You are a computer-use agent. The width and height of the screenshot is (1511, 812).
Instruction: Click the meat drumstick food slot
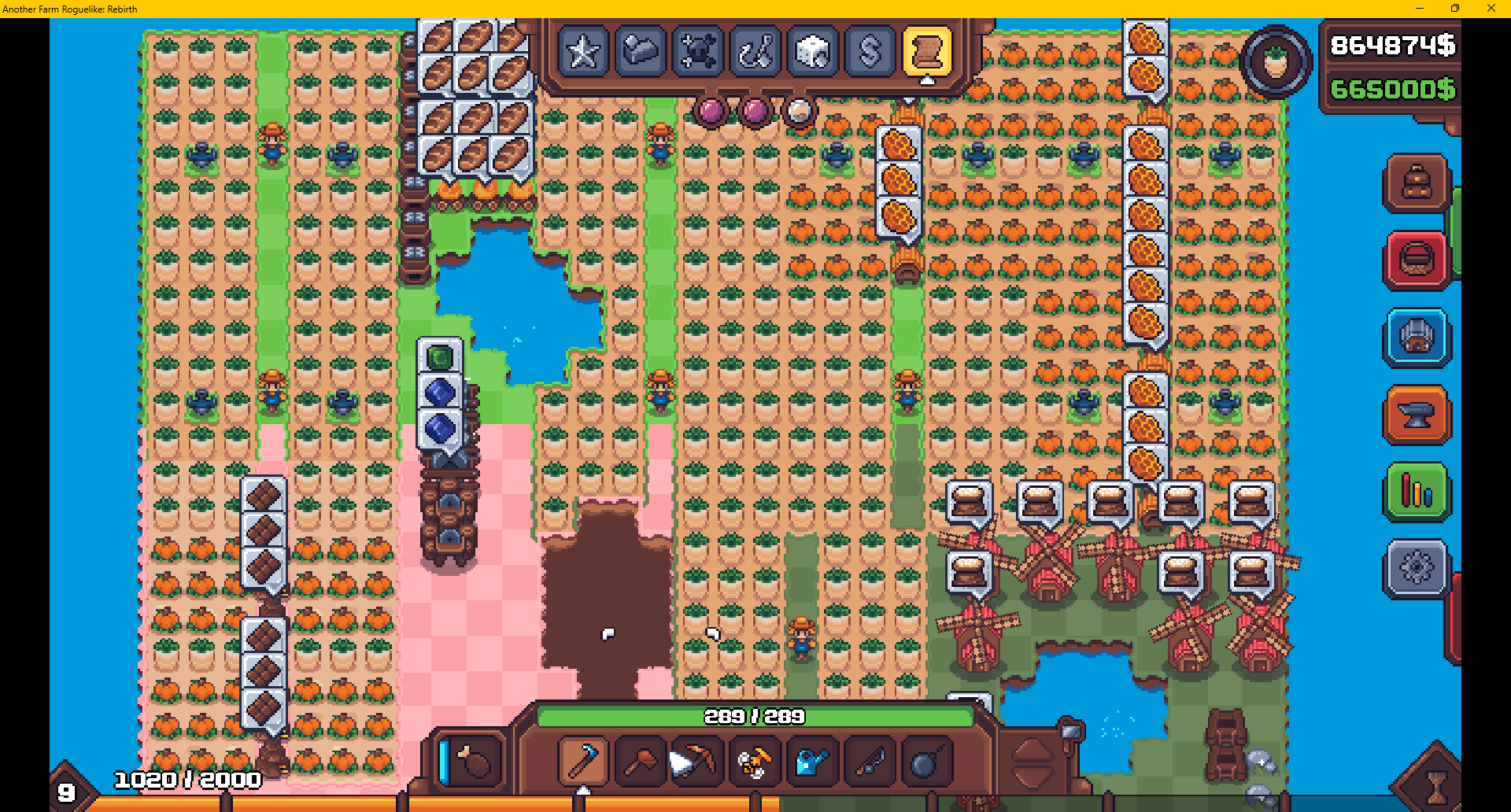[475, 761]
